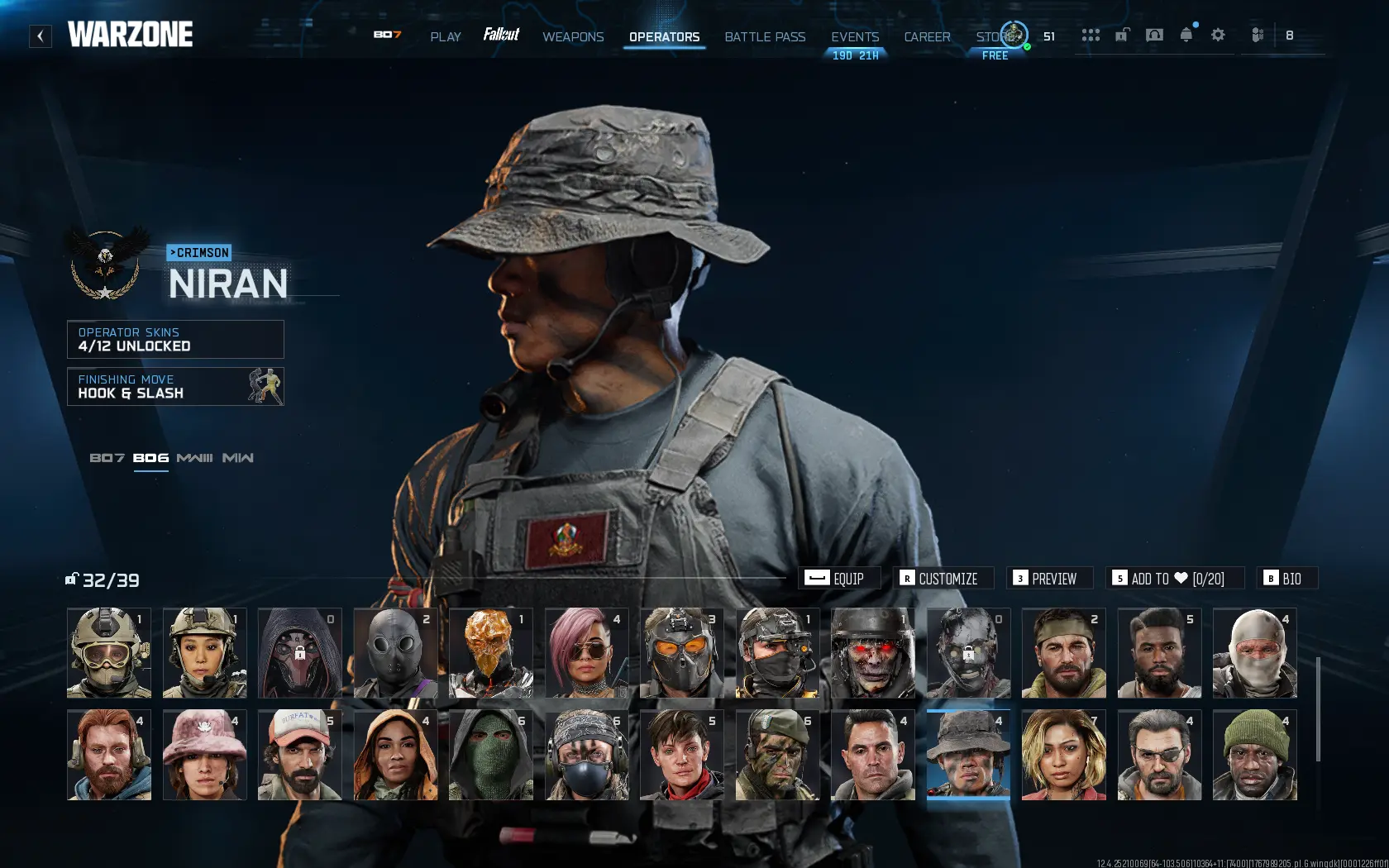Switch to the BO6 operators tab

click(150, 457)
